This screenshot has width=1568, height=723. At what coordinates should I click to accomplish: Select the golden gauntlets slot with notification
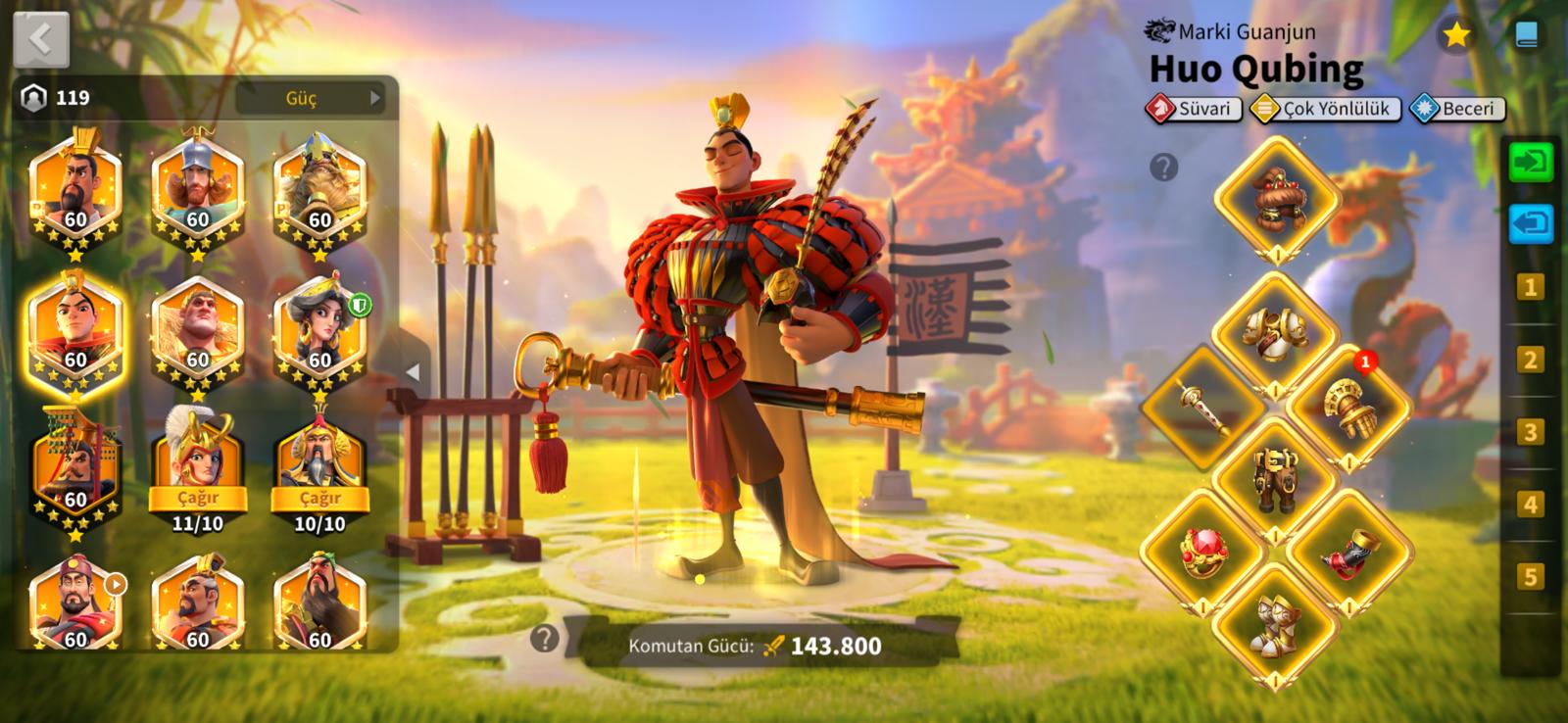pyautogui.click(x=1347, y=408)
